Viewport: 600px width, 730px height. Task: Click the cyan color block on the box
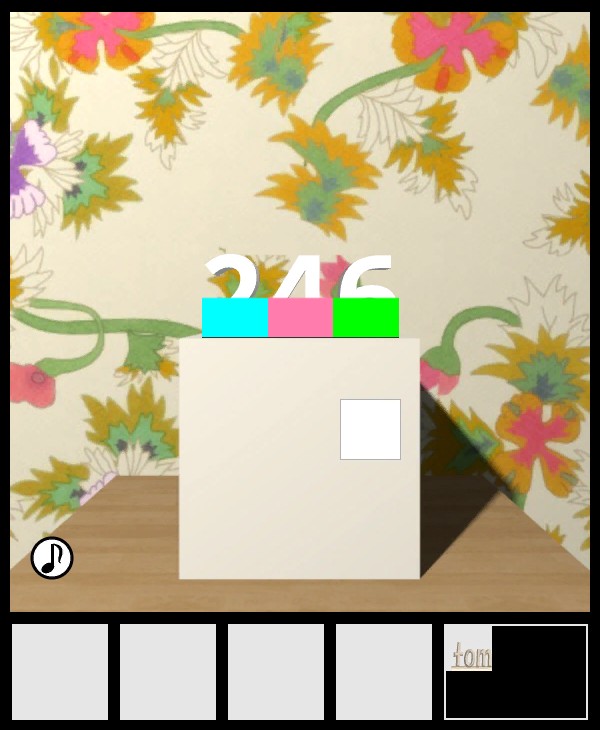point(235,317)
